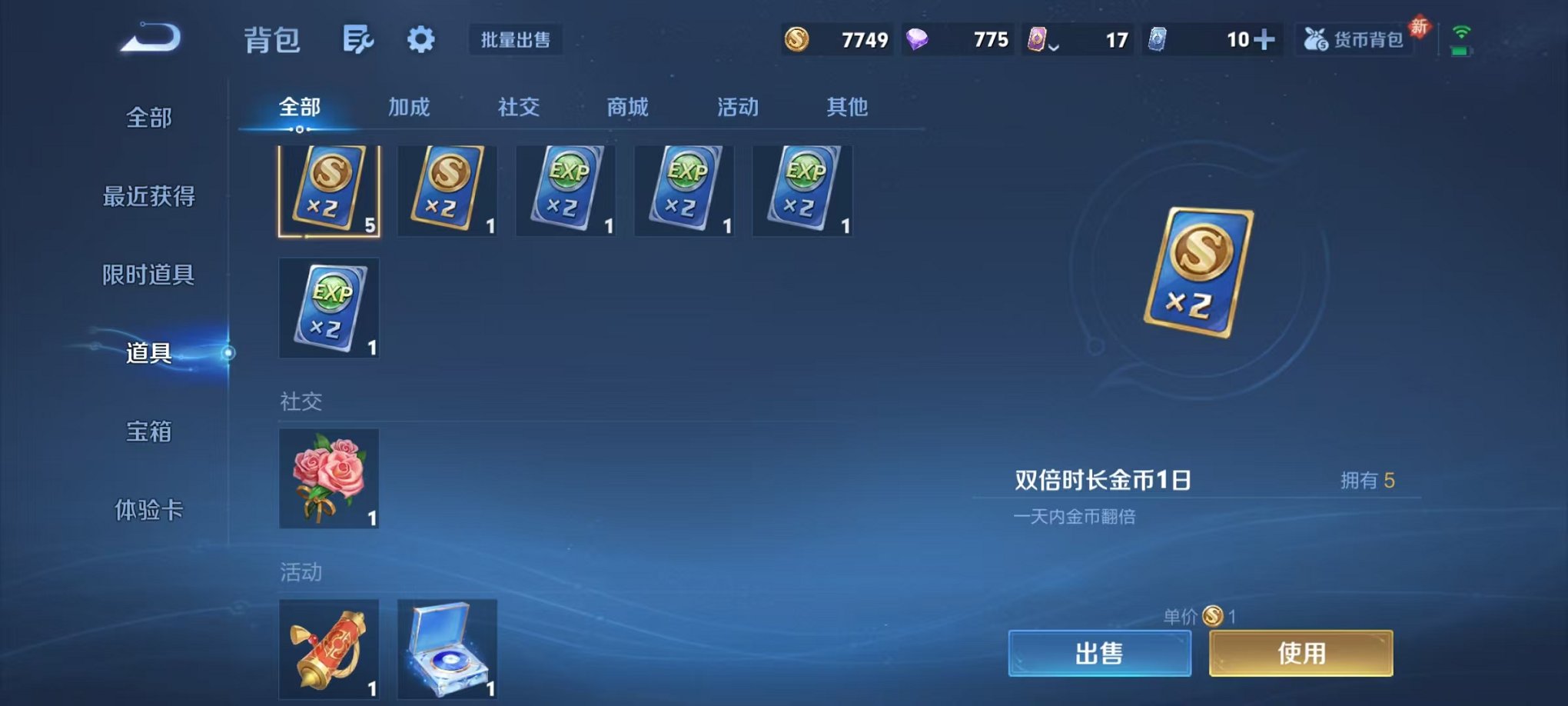This screenshot has height=706, width=1568.
Task: Open the 限时道具 sidebar section
Action: [151, 274]
